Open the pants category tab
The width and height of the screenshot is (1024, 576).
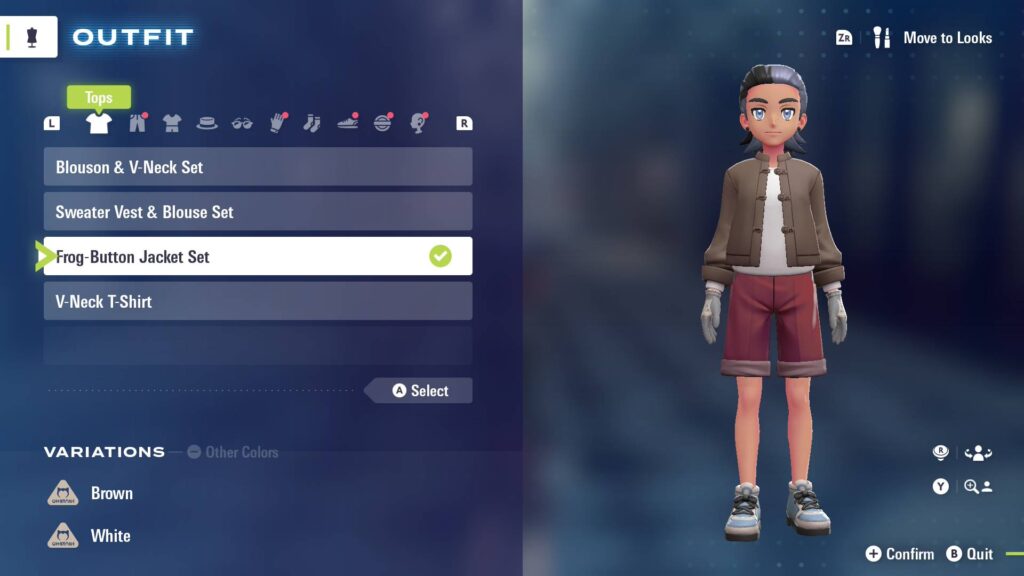click(x=137, y=123)
